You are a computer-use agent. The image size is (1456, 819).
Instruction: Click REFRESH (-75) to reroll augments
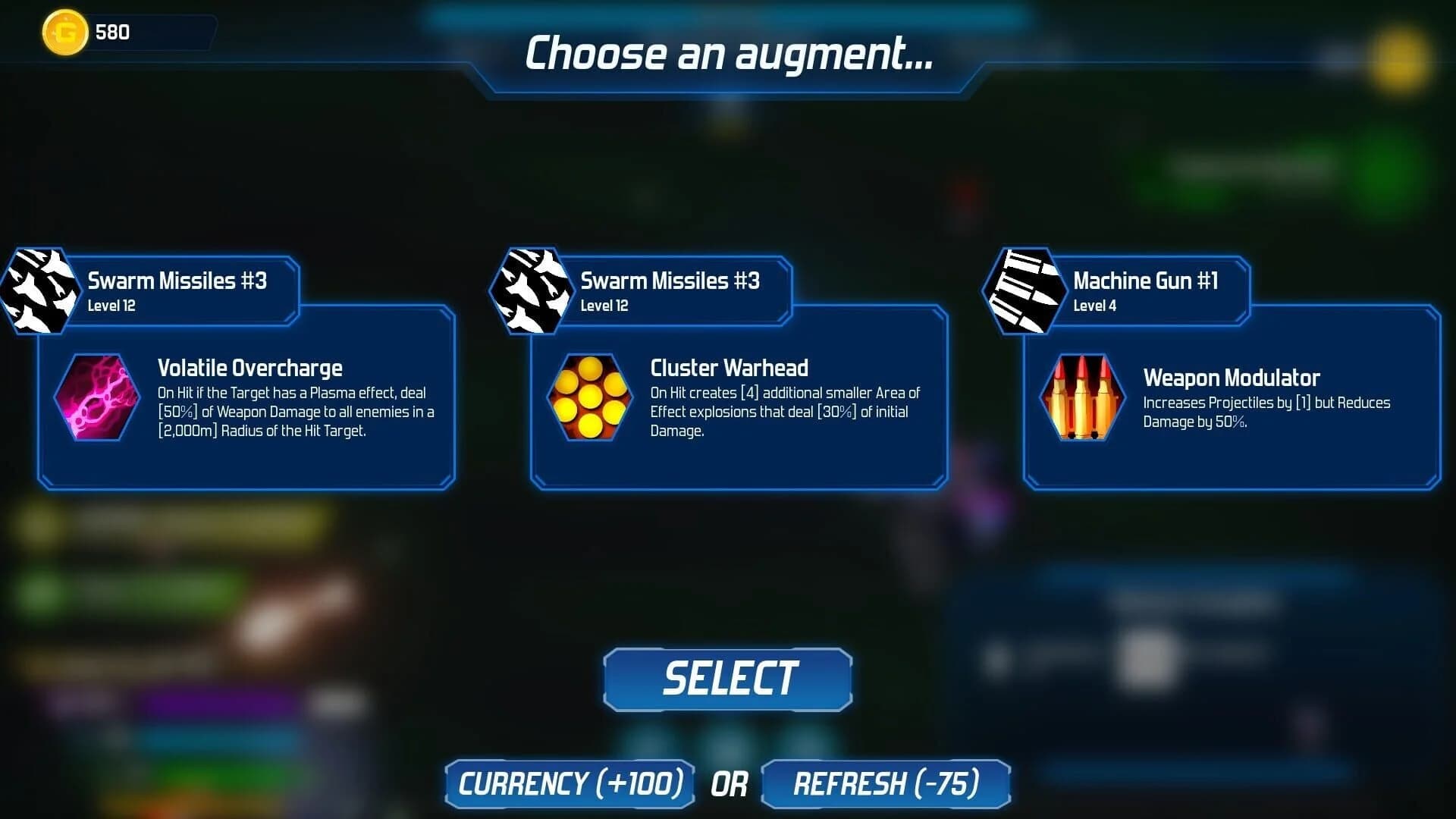887,784
